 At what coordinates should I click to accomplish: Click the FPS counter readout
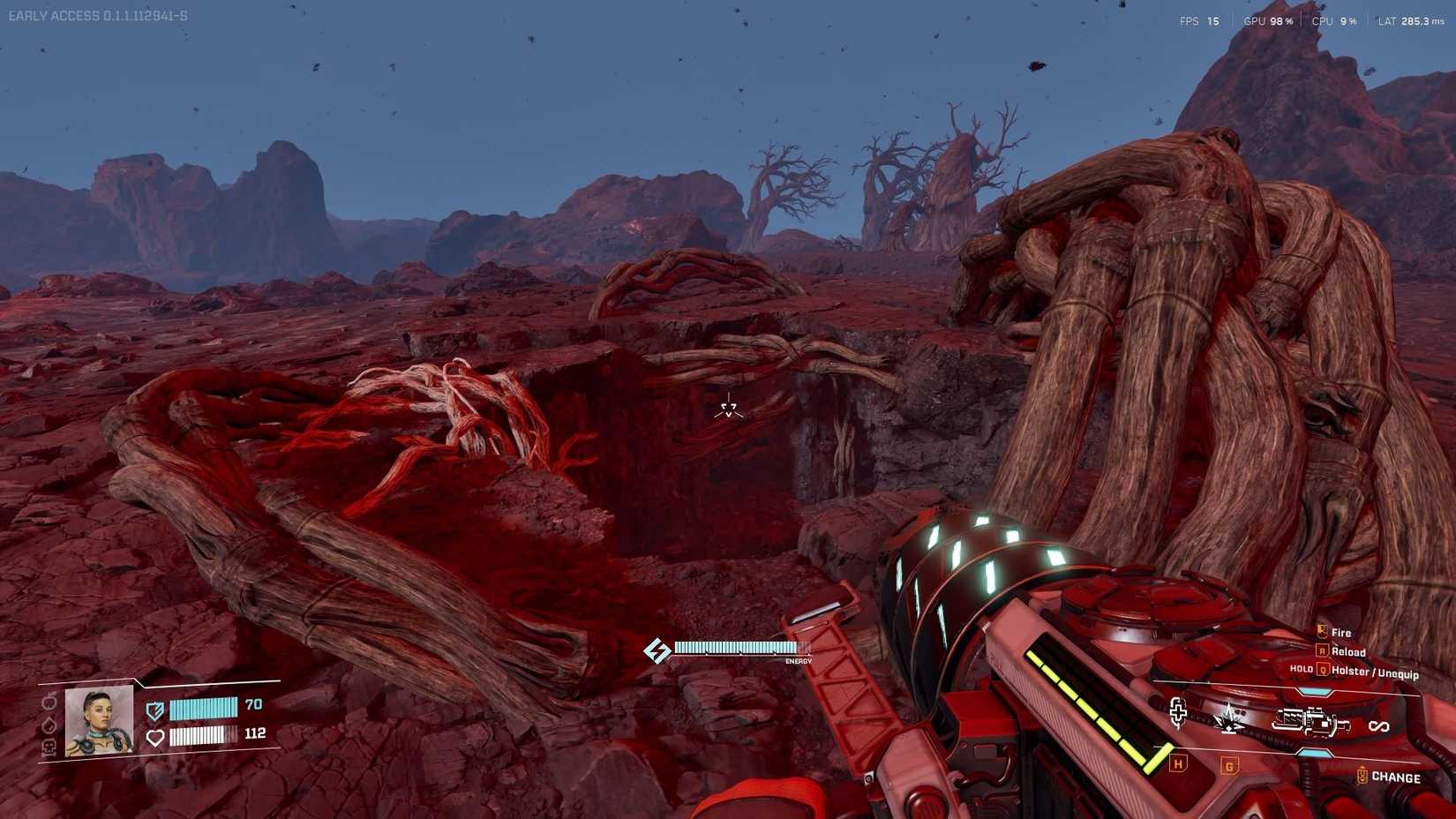coord(1200,19)
